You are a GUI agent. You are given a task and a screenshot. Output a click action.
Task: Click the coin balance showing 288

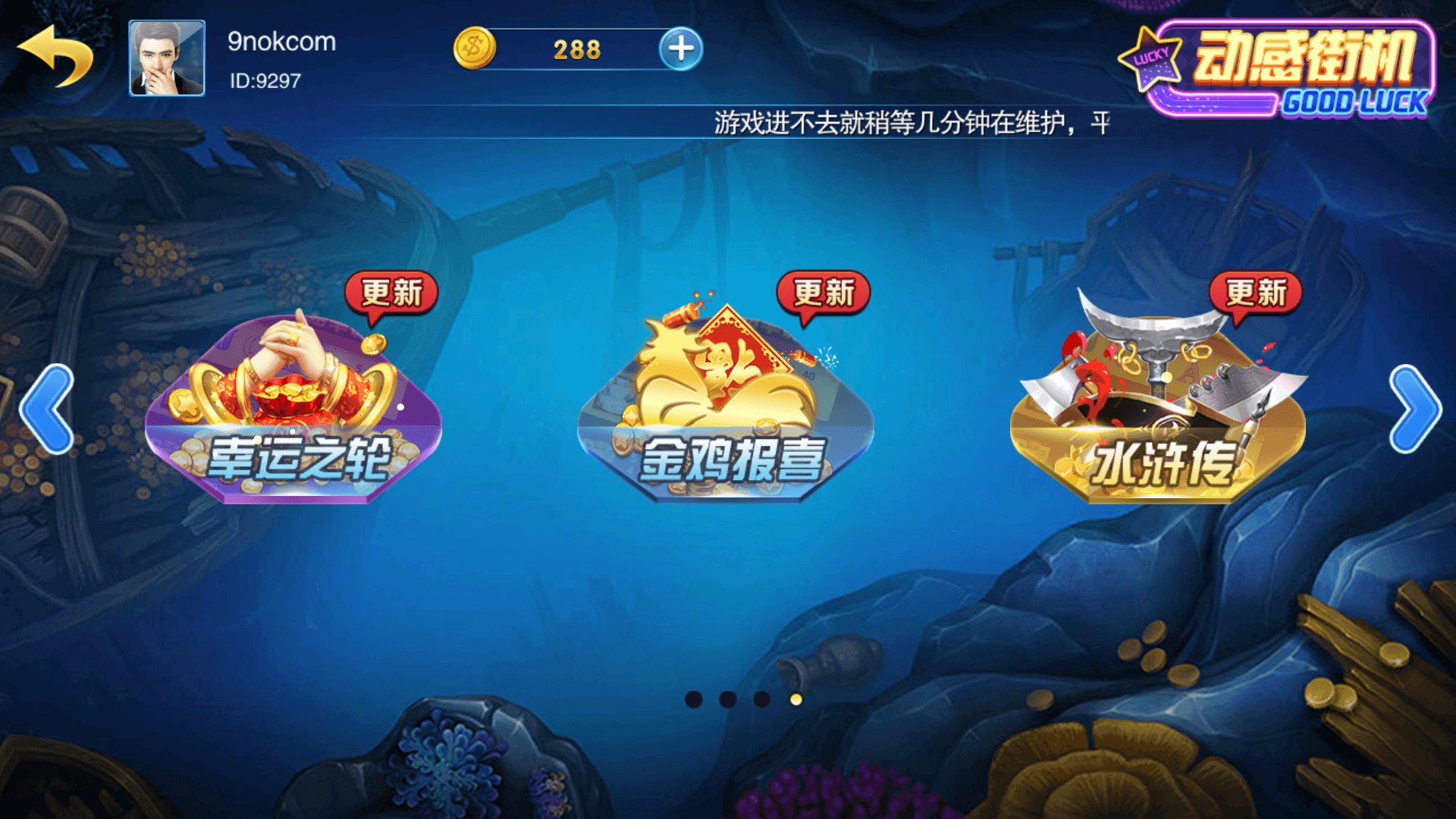coord(578,48)
